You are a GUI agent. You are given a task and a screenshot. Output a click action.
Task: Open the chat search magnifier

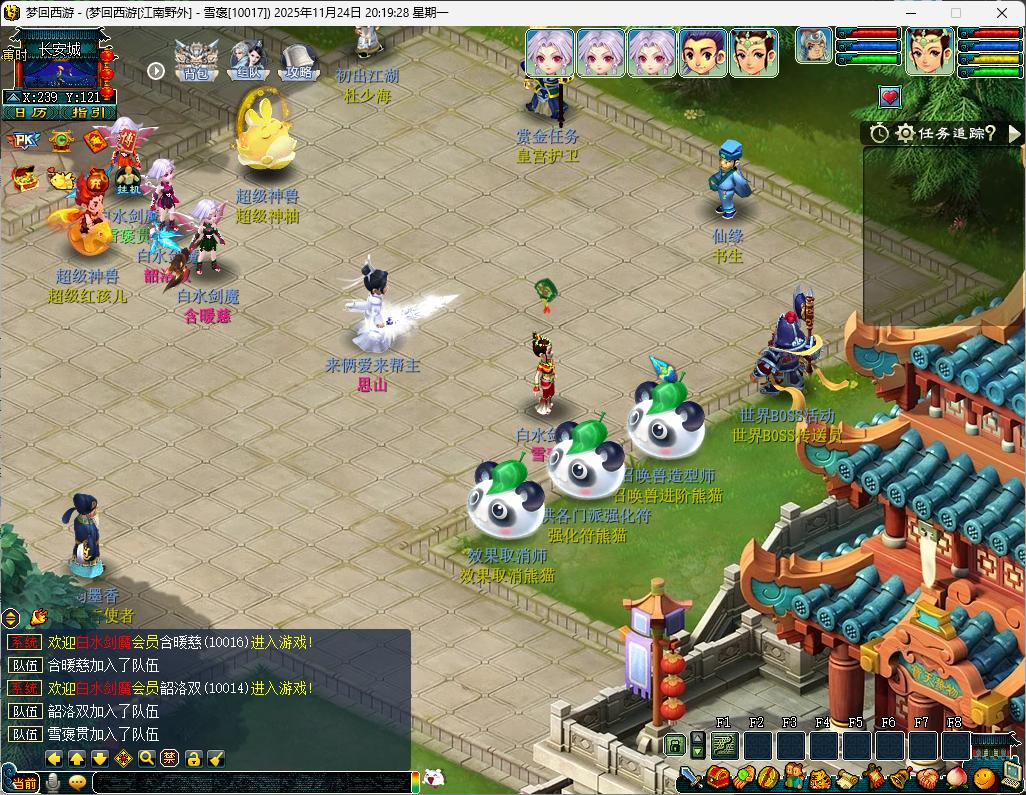tap(147, 759)
